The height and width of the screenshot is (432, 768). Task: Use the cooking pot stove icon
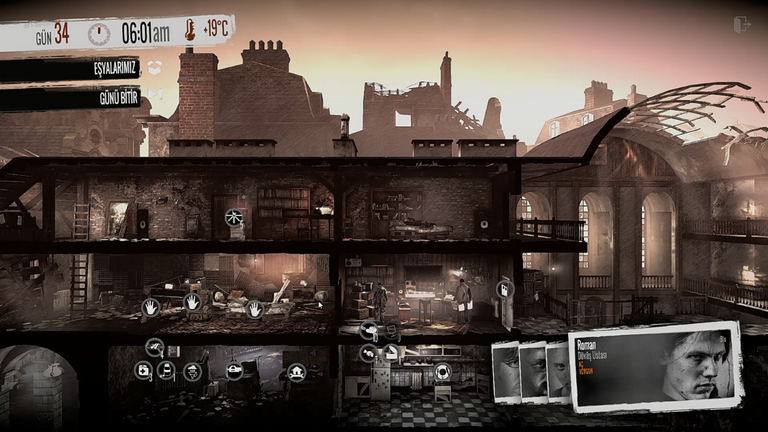[234, 371]
